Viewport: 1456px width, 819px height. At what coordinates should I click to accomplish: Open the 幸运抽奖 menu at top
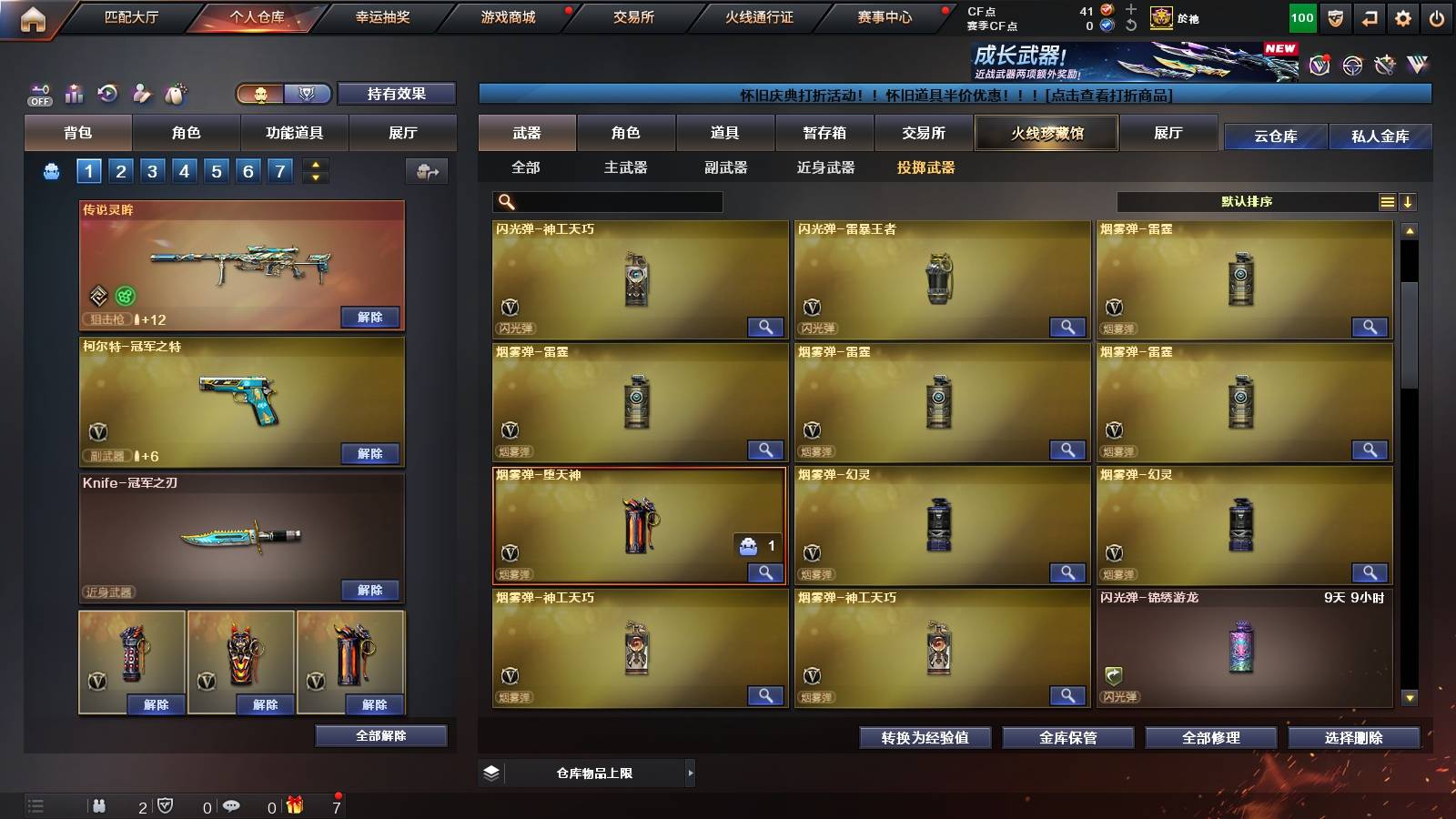pyautogui.click(x=382, y=16)
